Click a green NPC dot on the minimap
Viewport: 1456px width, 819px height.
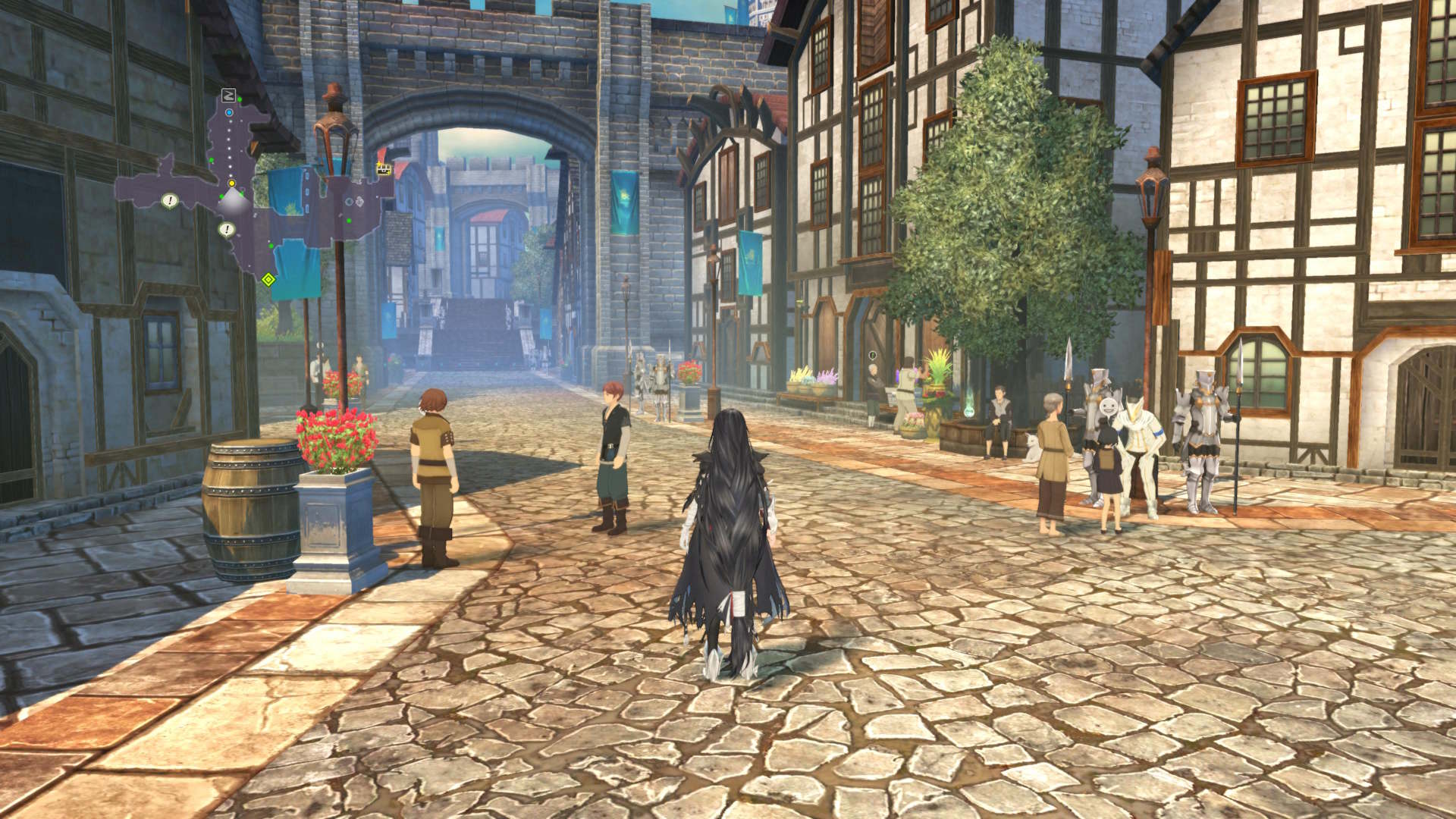pyautogui.click(x=211, y=160)
